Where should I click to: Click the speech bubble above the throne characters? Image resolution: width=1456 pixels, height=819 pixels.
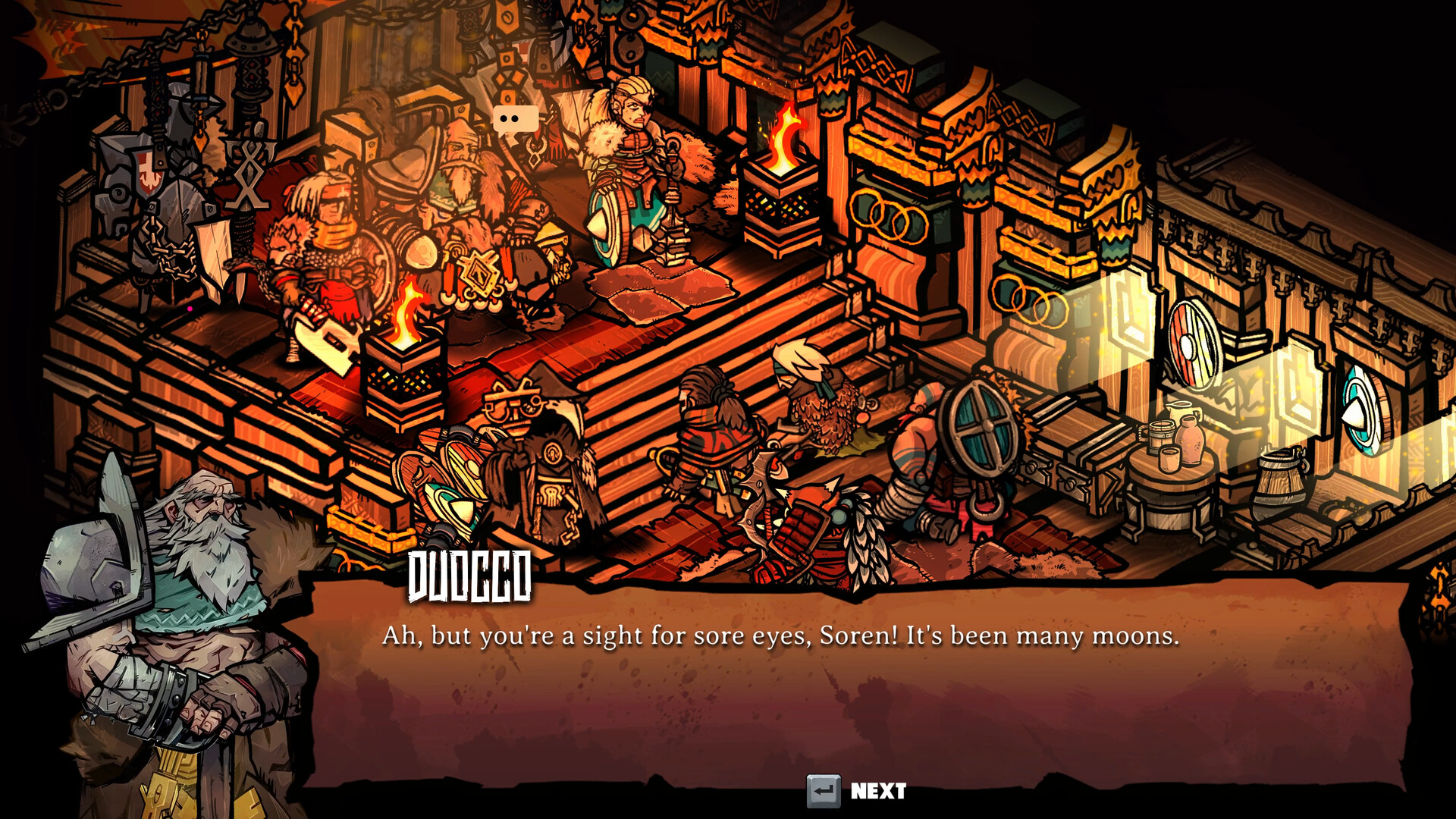[x=516, y=119]
